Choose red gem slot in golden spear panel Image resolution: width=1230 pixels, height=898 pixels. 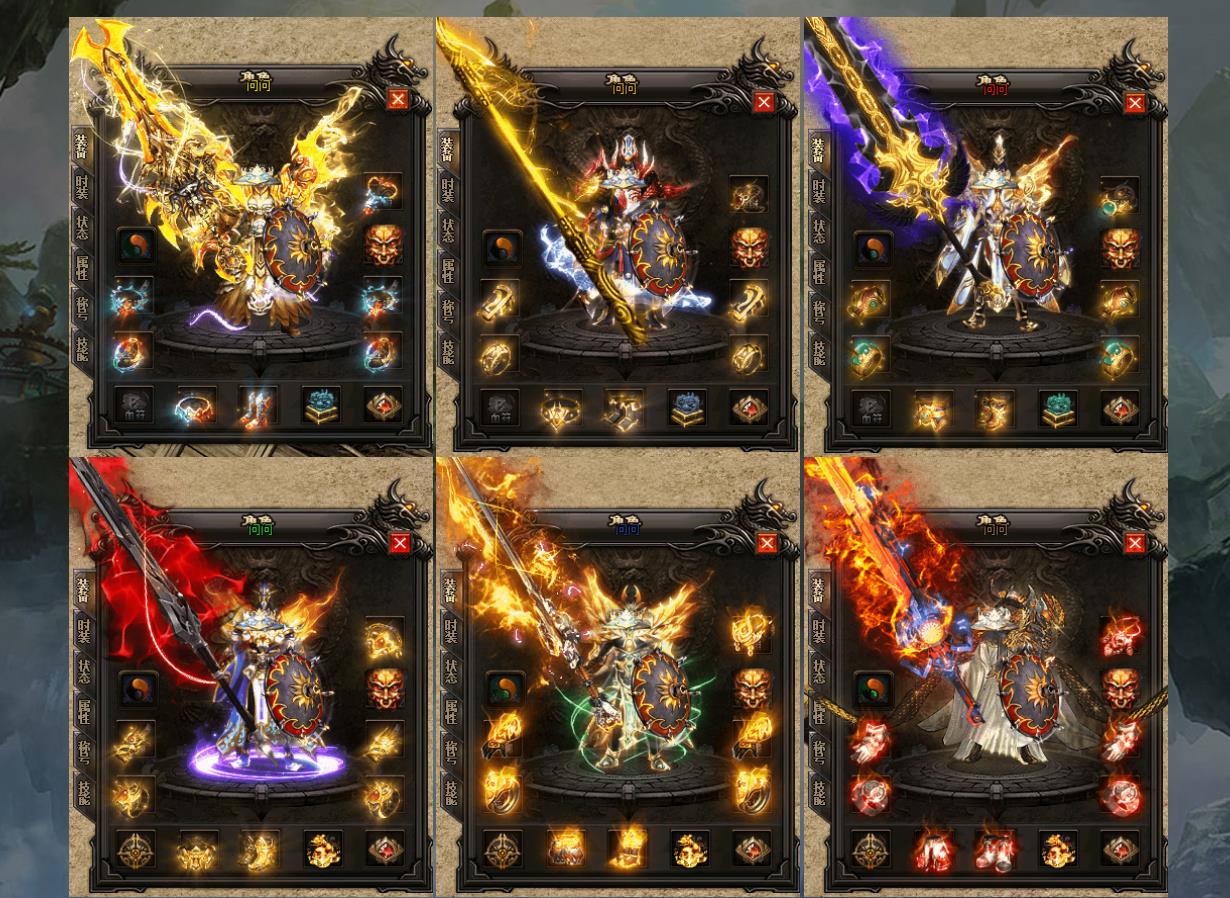click(x=749, y=407)
